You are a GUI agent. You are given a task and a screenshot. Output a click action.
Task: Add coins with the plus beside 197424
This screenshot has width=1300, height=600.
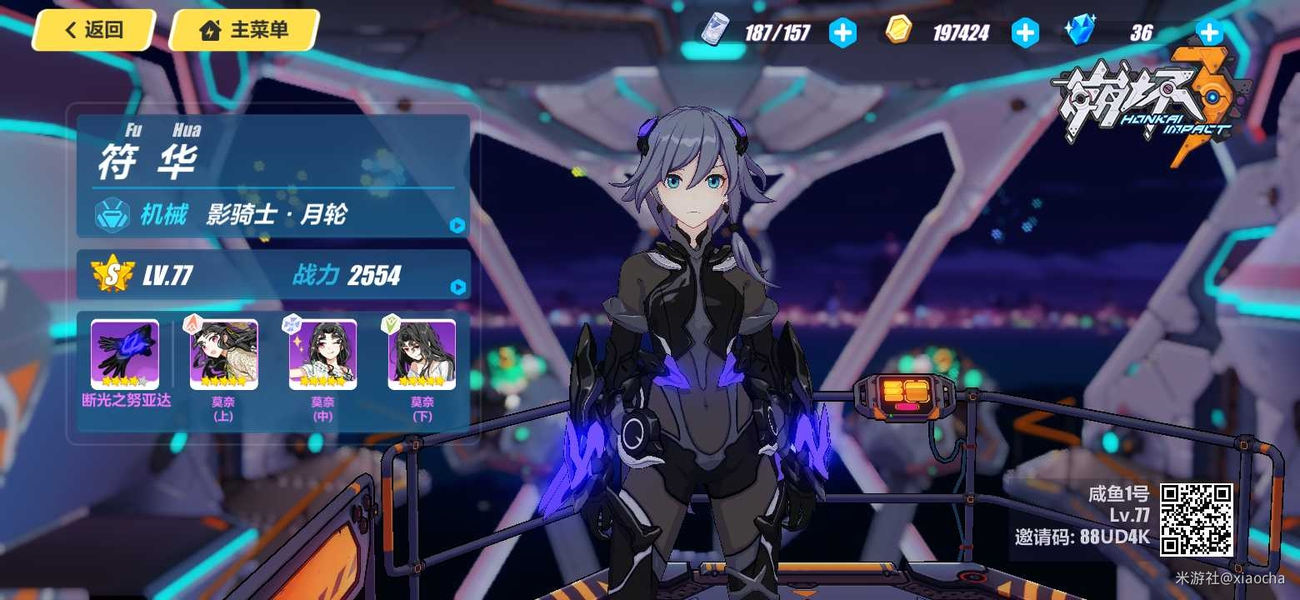1025,33
